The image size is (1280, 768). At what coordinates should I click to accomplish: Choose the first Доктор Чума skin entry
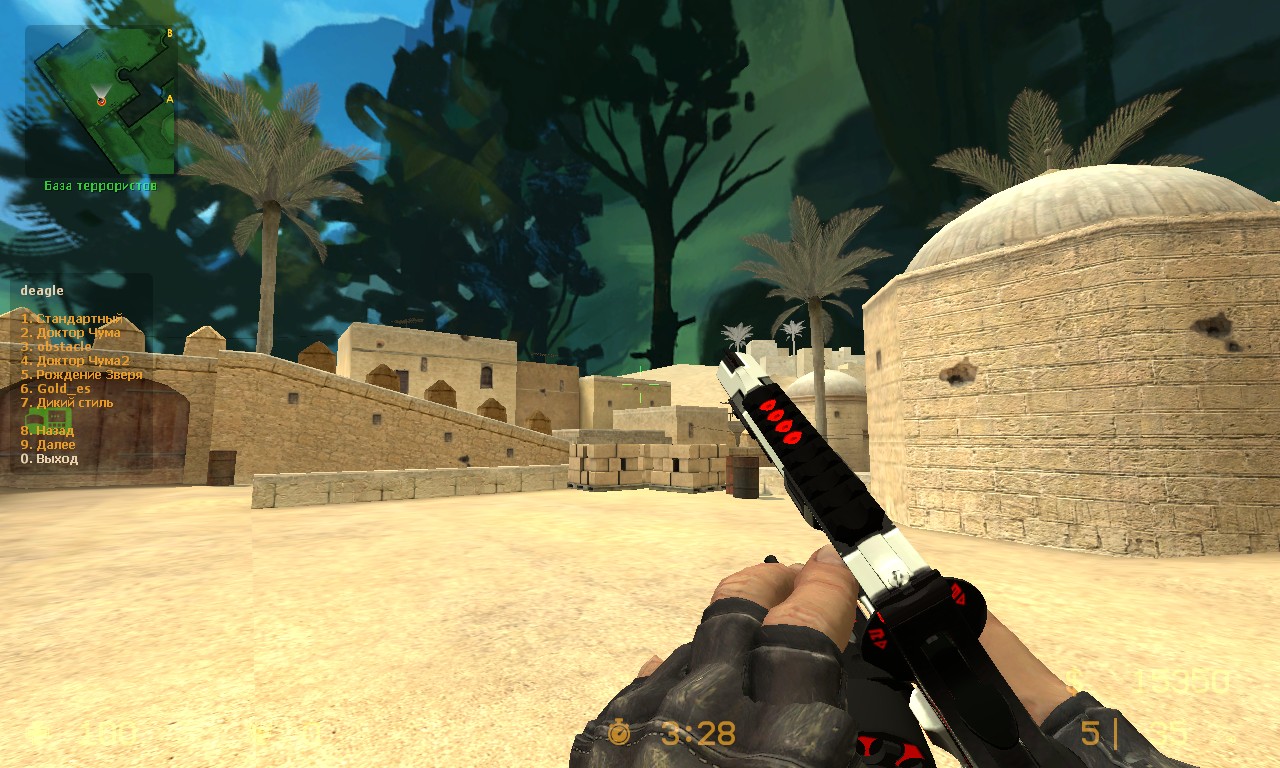[x=71, y=333]
